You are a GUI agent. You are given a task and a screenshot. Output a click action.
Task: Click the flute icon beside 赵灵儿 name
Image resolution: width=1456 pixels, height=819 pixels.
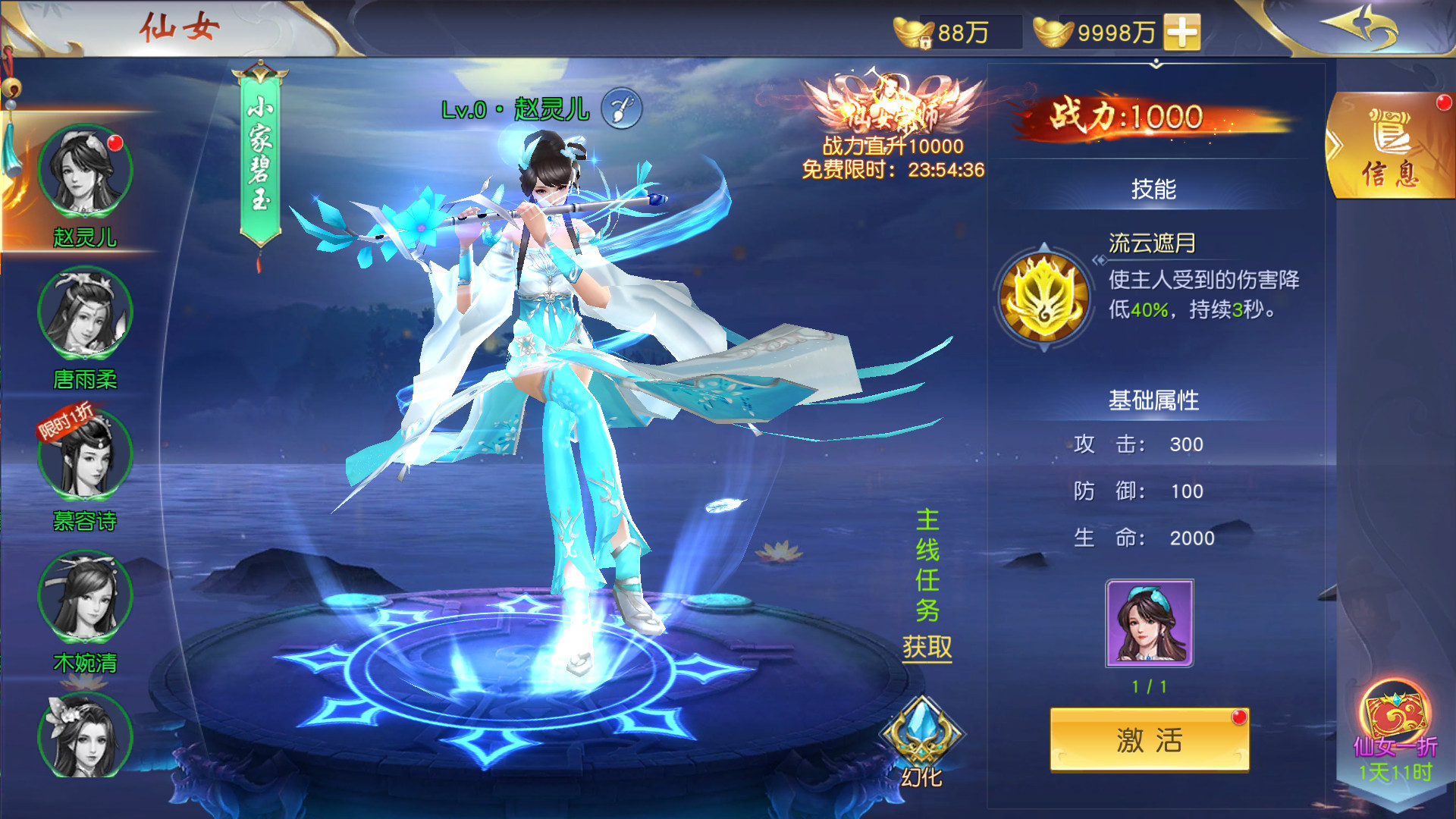click(x=622, y=109)
